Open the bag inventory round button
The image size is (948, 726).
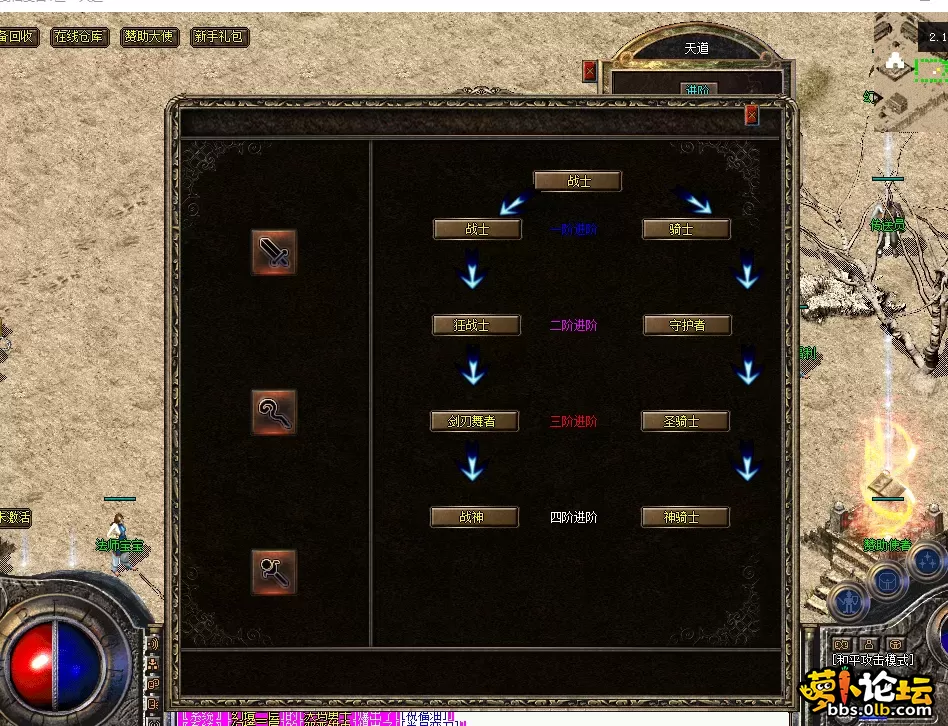click(x=886, y=580)
